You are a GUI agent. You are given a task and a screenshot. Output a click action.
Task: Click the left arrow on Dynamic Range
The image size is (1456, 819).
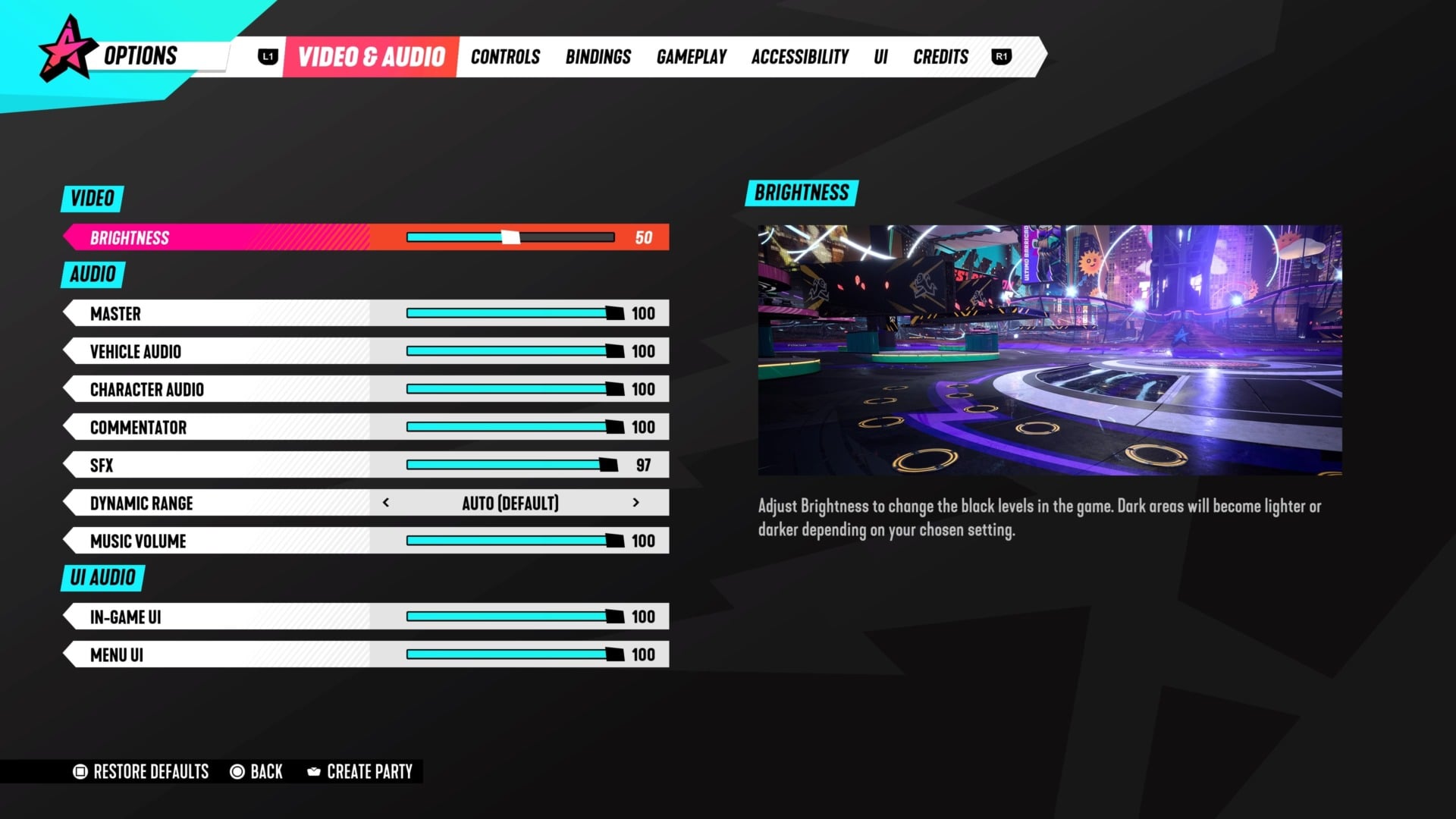coord(388,502)
